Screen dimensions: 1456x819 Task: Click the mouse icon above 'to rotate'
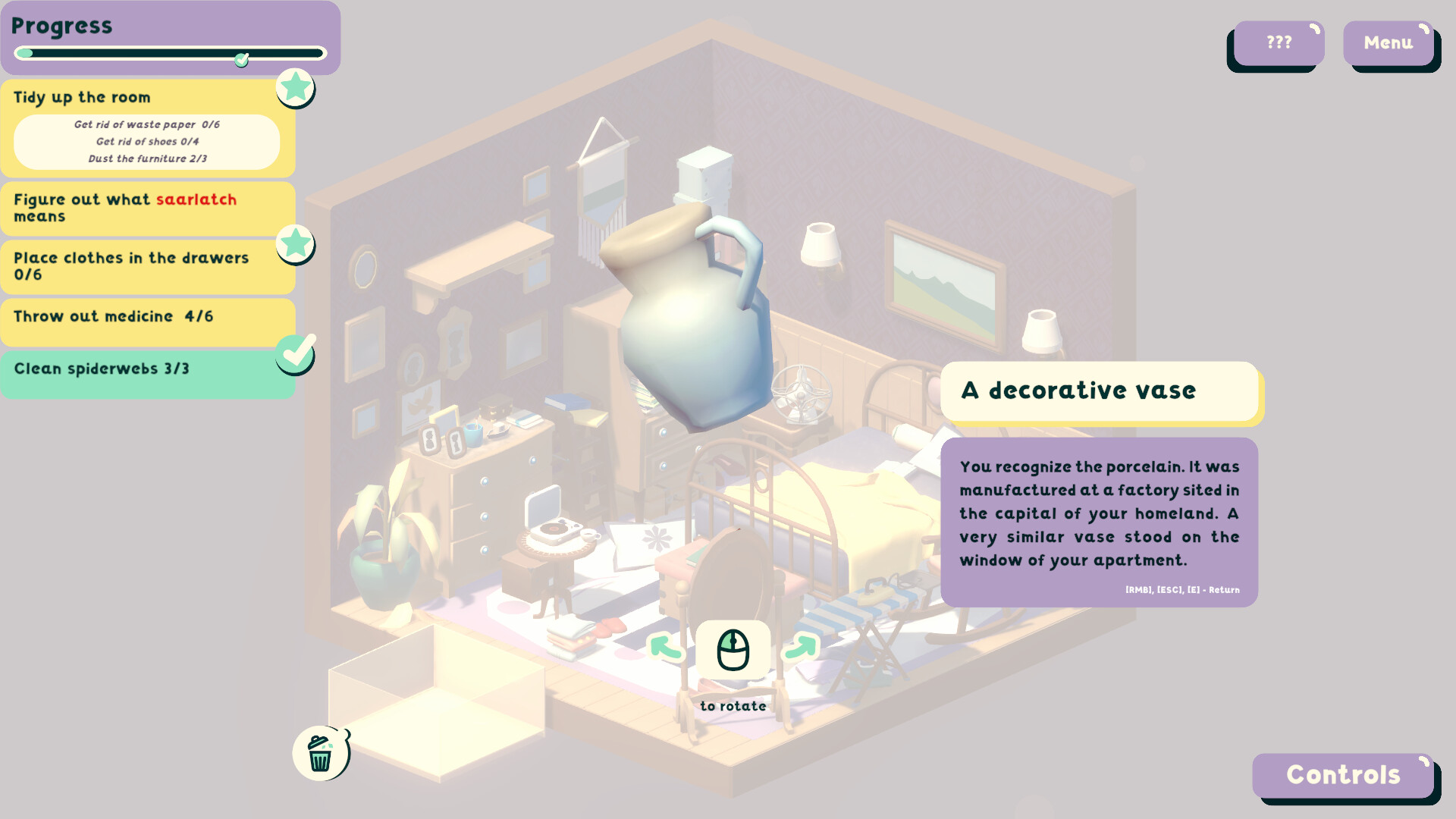coord(733,648)
